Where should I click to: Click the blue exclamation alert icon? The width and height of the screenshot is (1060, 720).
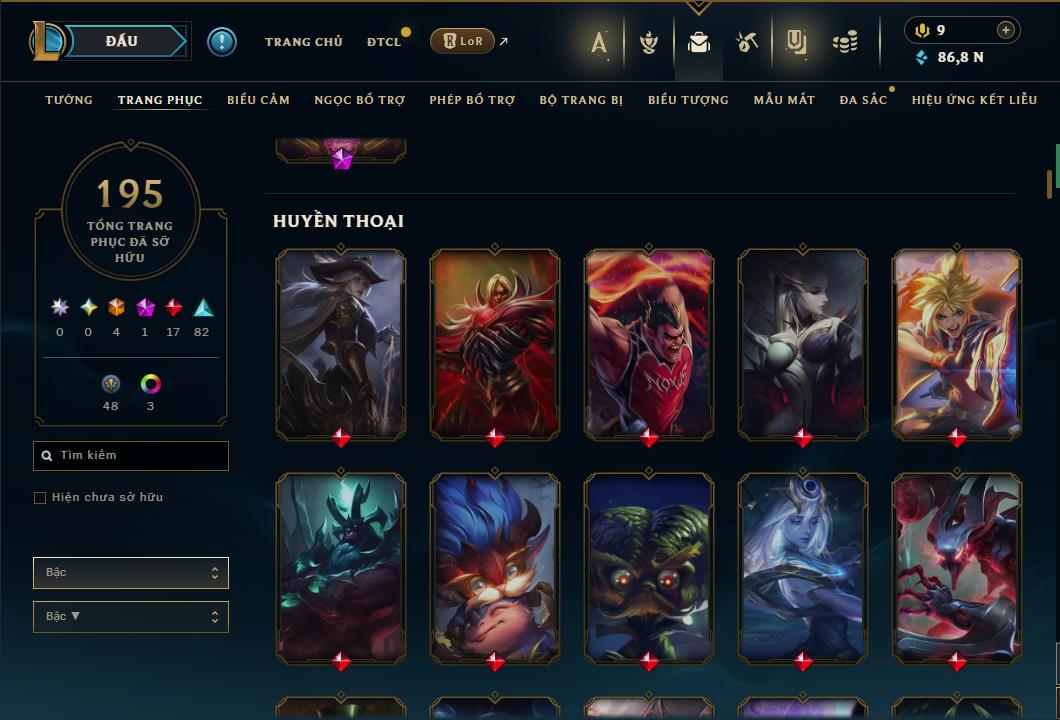(x=221, y=42)
